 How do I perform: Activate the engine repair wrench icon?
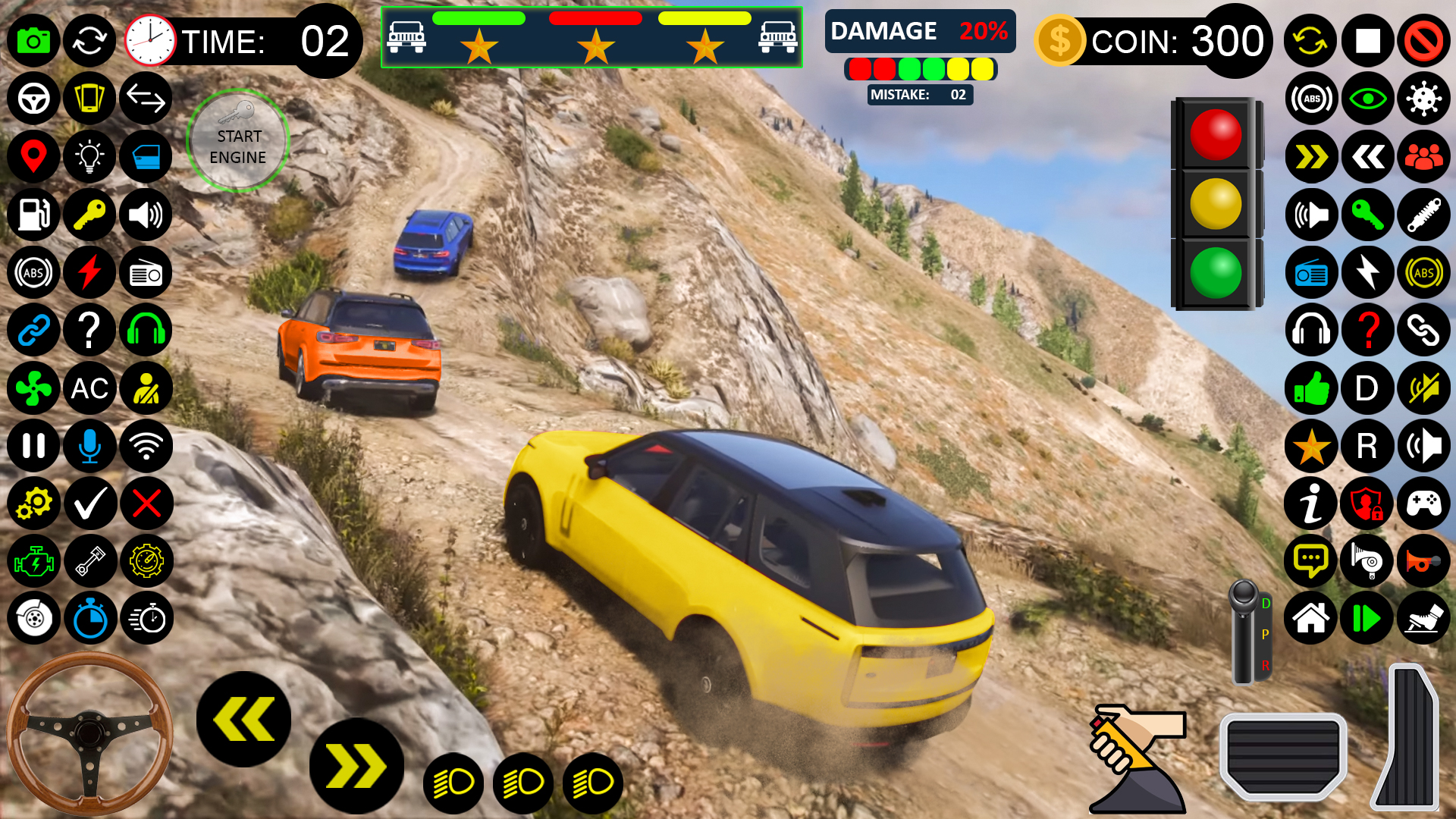[33, 561]
